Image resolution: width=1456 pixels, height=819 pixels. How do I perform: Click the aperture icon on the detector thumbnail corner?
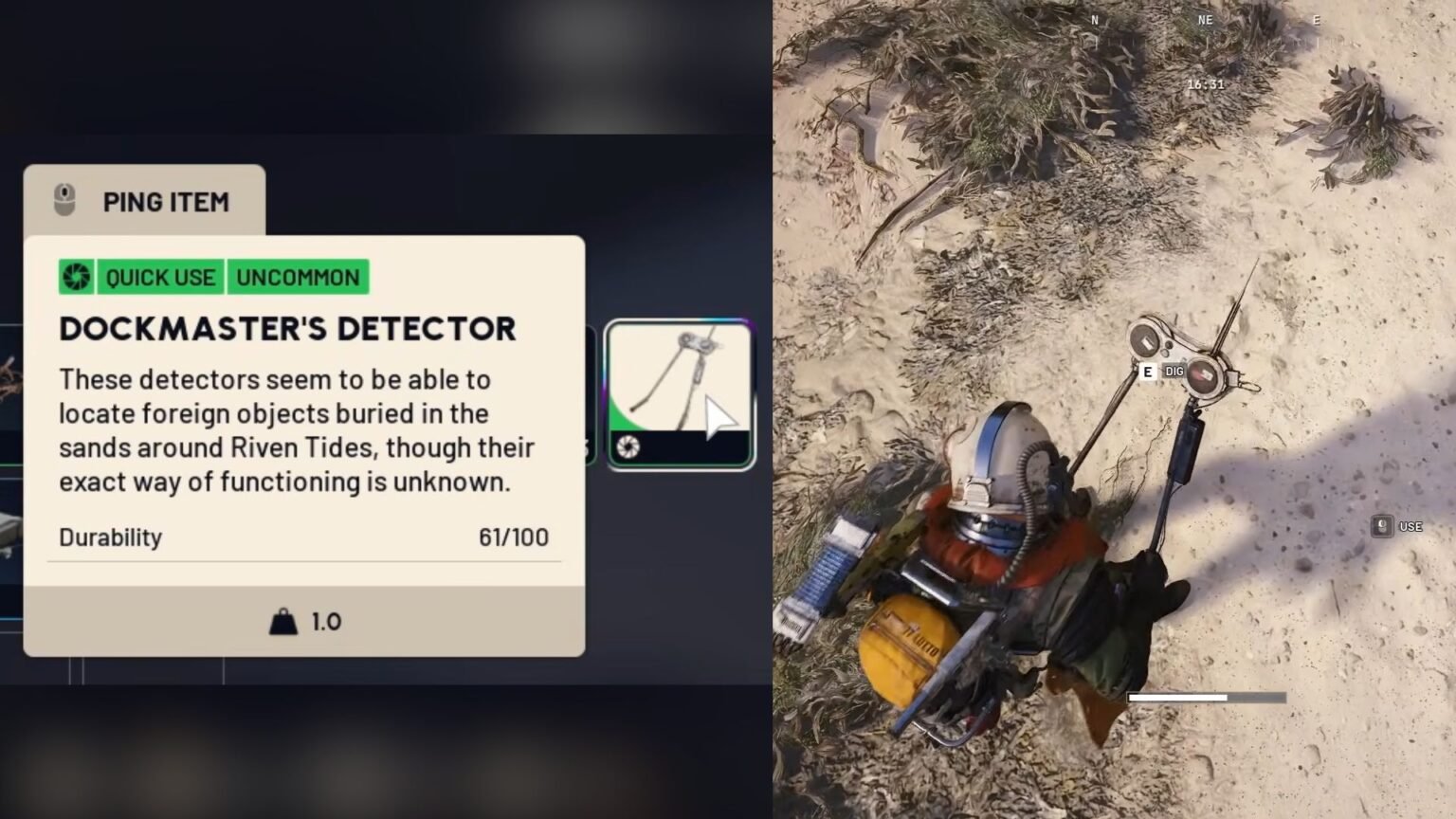[x=628, y=448]
